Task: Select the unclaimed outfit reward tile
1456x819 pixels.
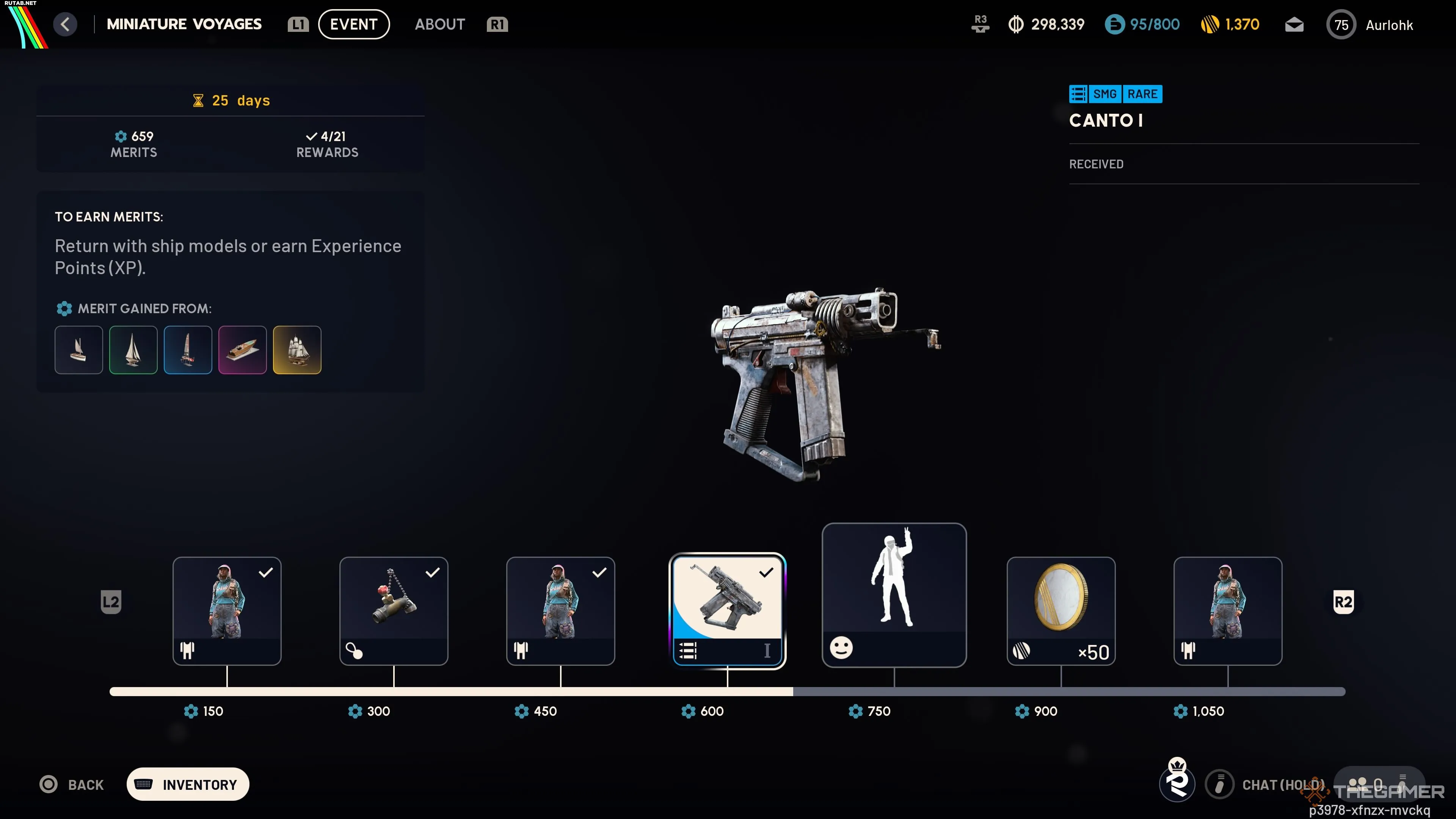Action: [x=1227, y=610]
